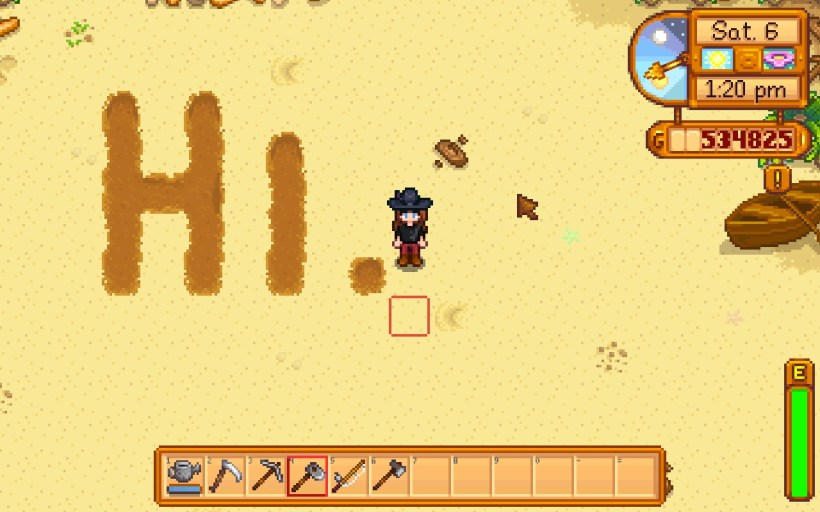The height and width of the screenshot is (512, 820).
Task: Select the axe in the hotbar
Action: point(389,475)
